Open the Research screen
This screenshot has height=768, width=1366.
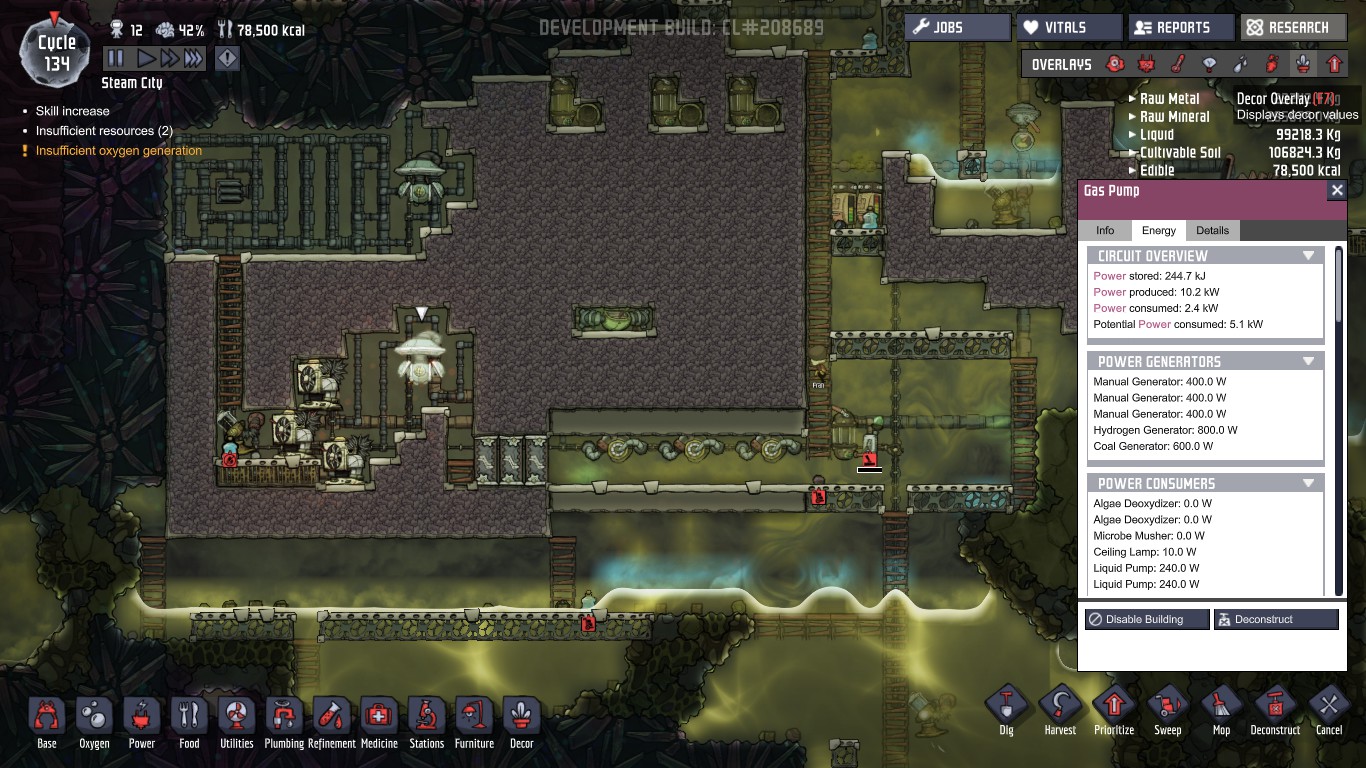[x=1291, y=28]
